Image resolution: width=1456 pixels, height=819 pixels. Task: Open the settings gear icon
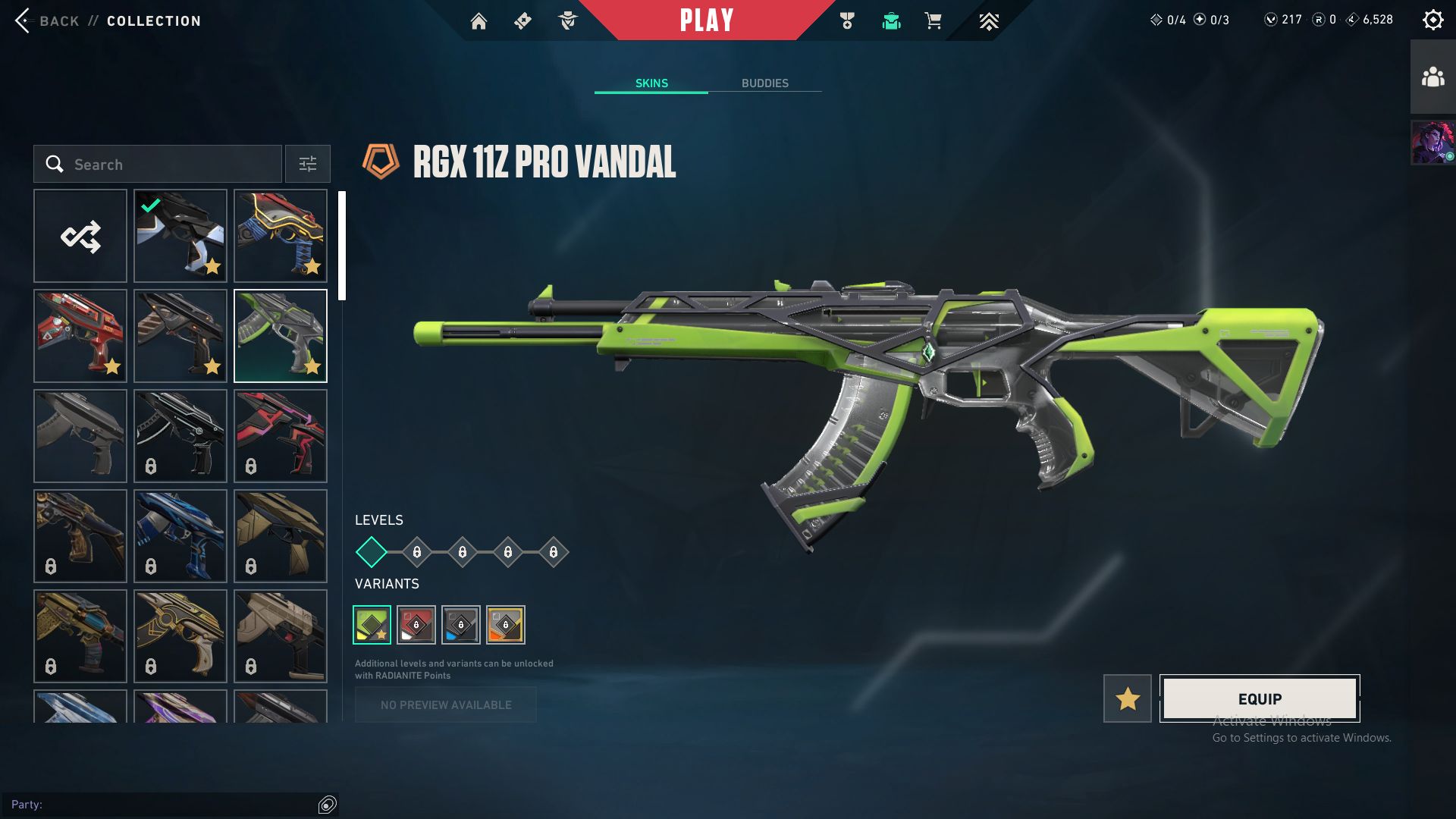coord(1432,20)
